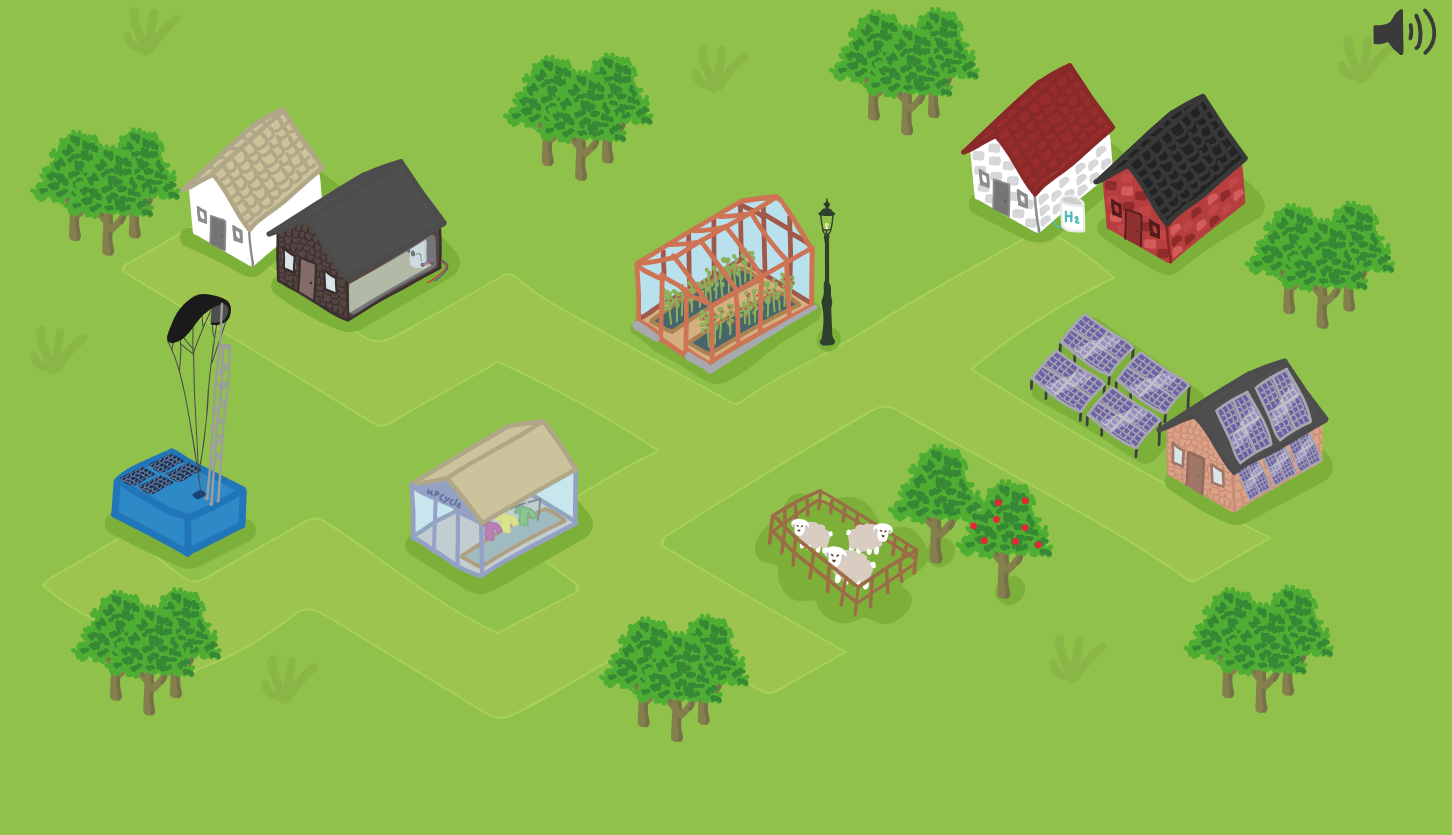Toggle the sound speaker icon

tap(1403, 32)
